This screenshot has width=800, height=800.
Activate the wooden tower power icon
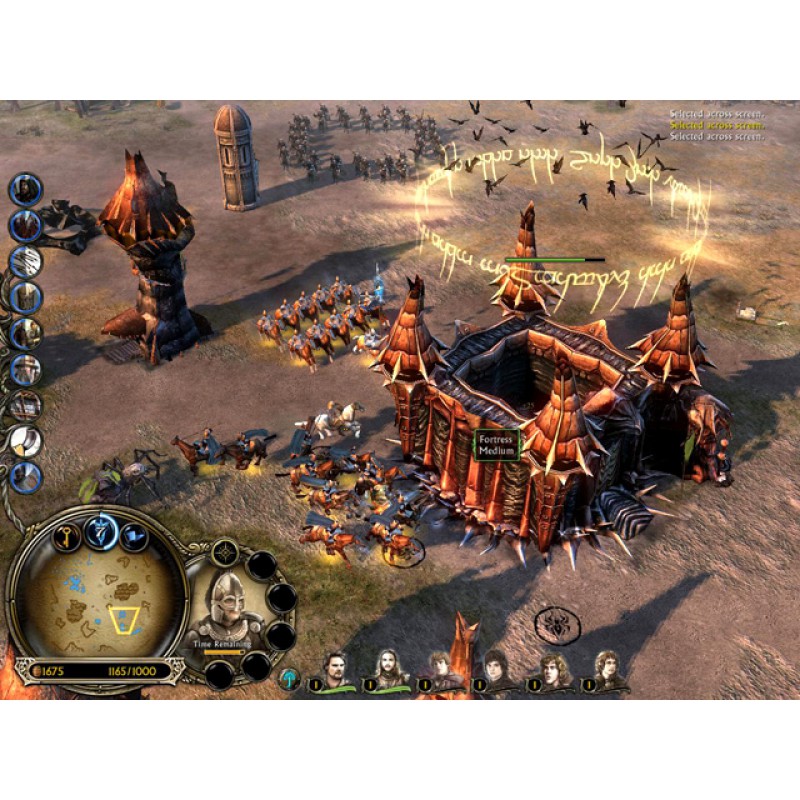point(26,297)
